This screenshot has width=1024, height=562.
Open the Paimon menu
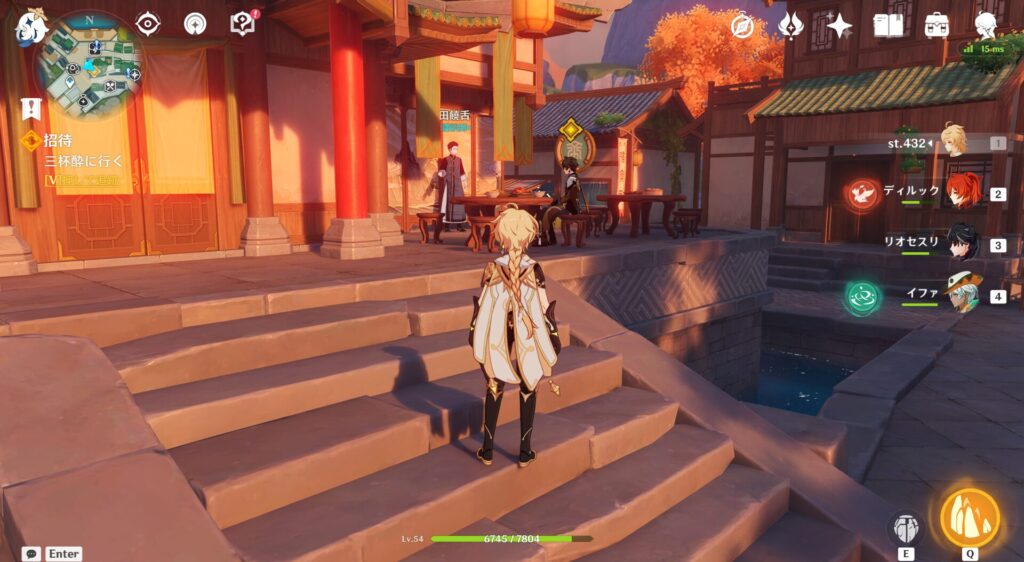coord(28,26)
